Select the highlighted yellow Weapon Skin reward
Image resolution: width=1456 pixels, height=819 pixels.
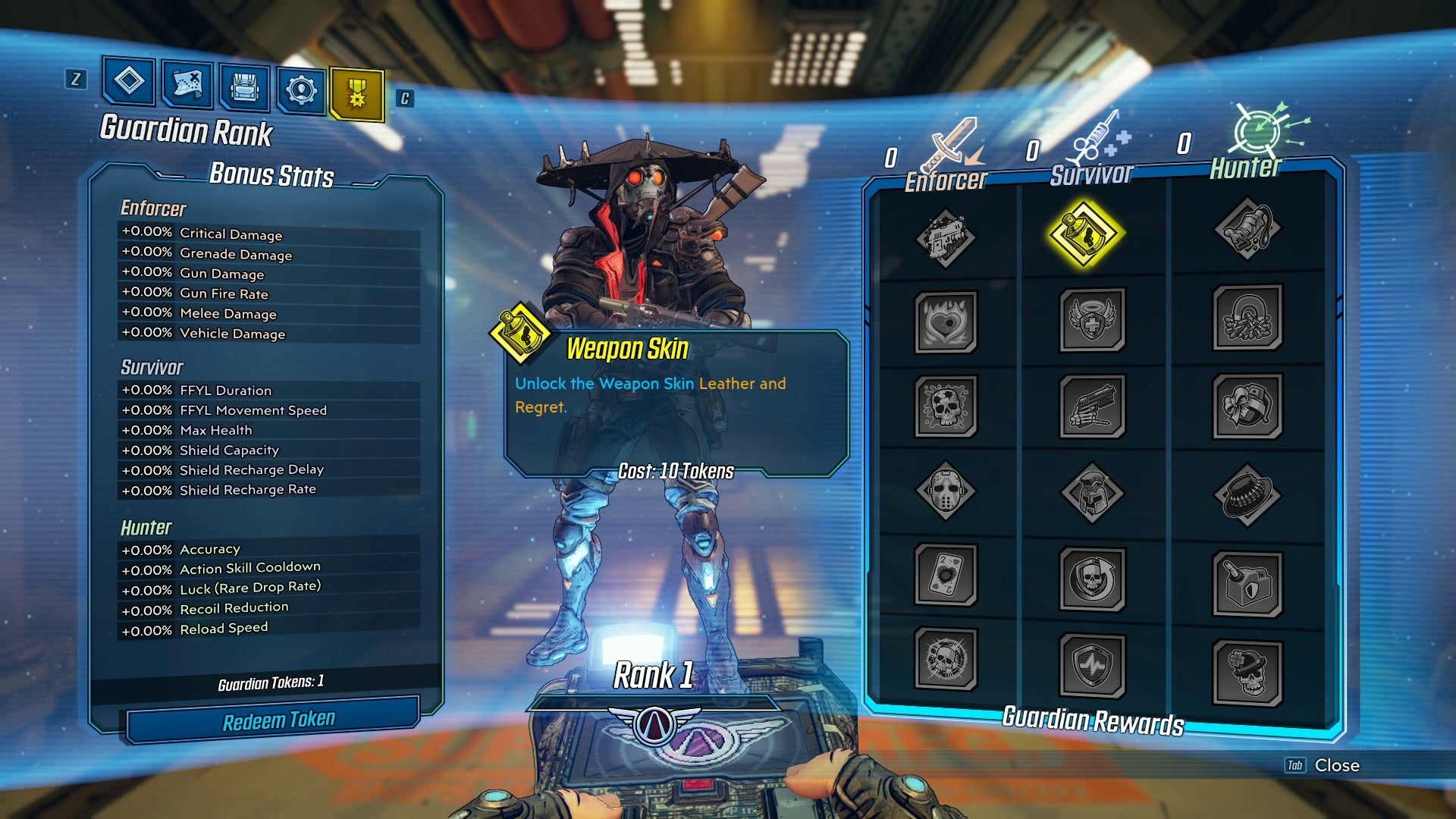tap(1084, 234)
